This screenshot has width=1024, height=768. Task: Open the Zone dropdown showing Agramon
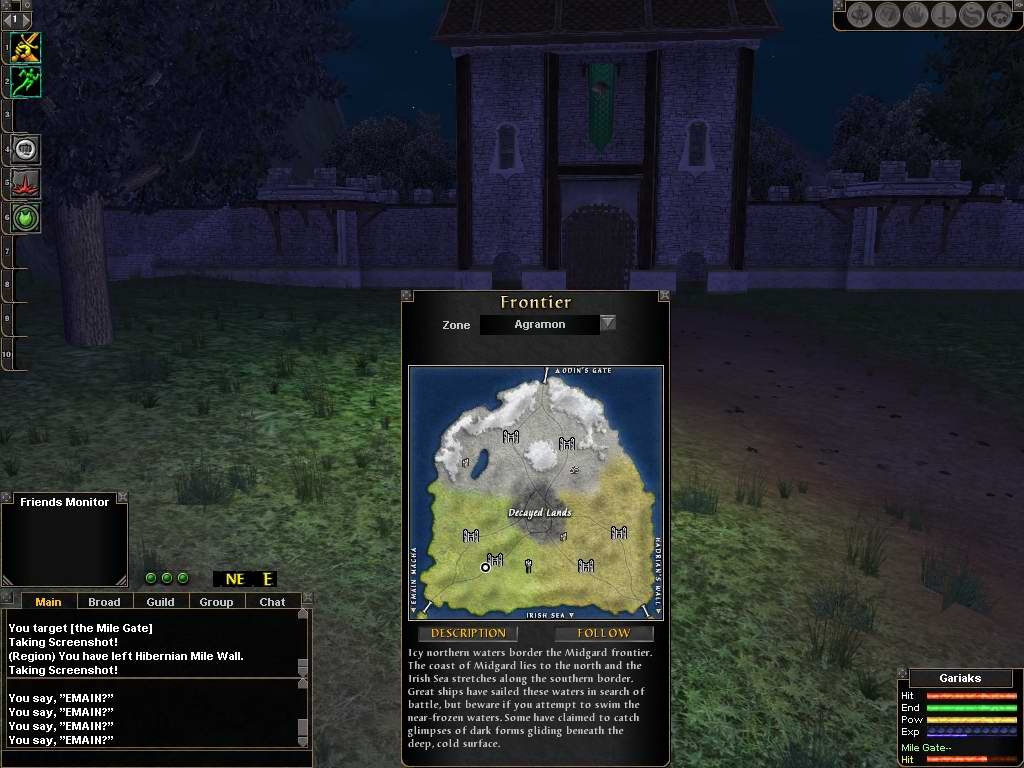pos(607,323)
